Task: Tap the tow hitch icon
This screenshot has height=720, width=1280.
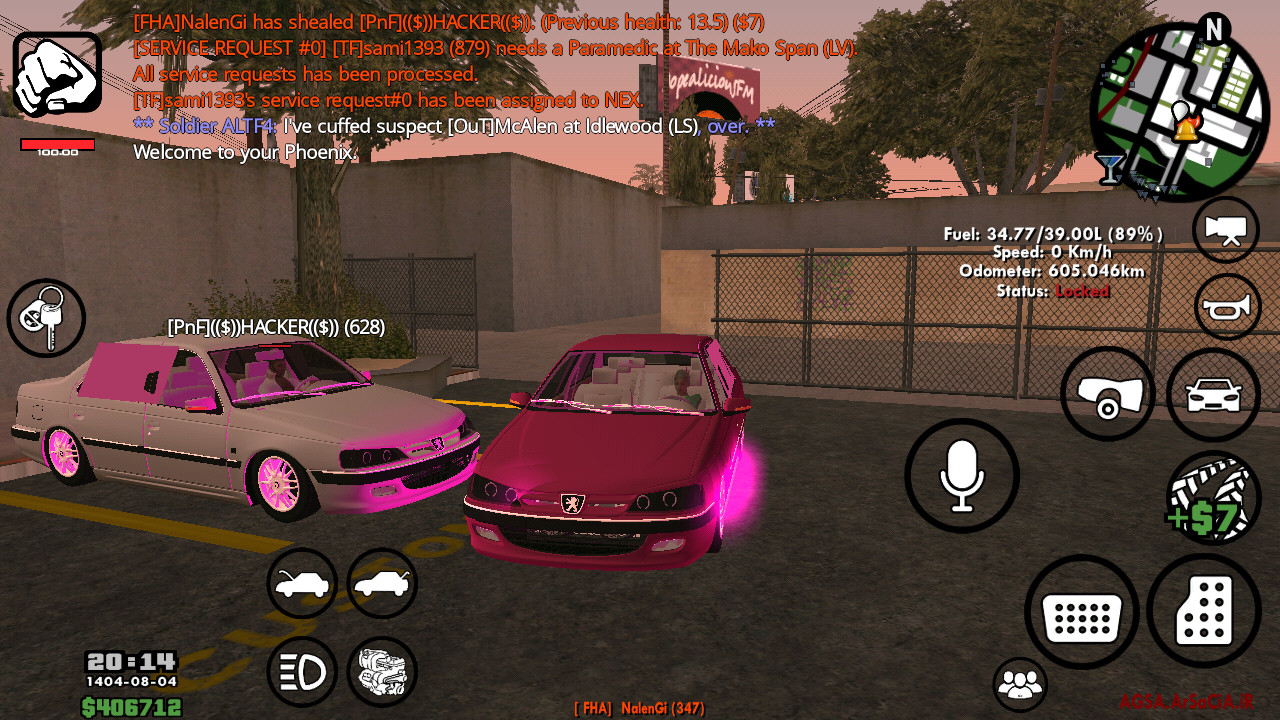Action: tap(1107, 393)
